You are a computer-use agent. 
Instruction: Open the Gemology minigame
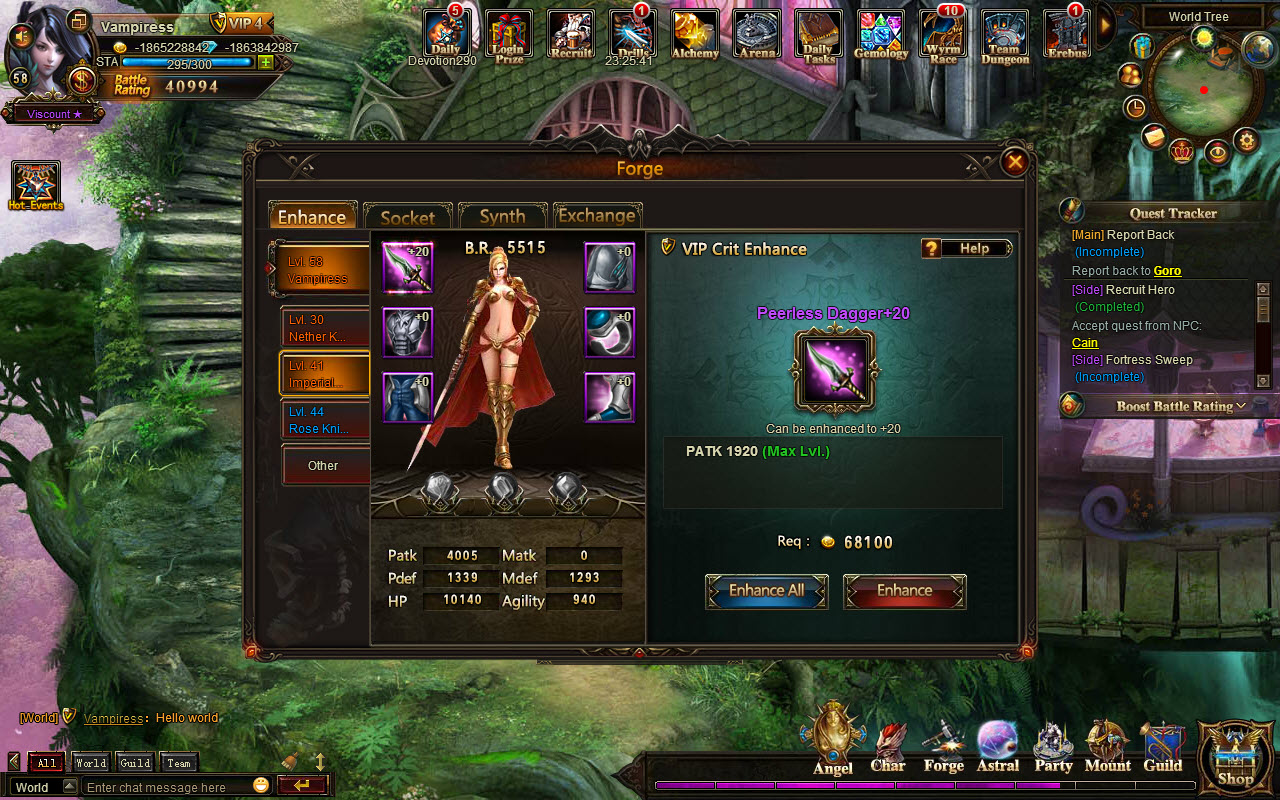click(881, 35)
